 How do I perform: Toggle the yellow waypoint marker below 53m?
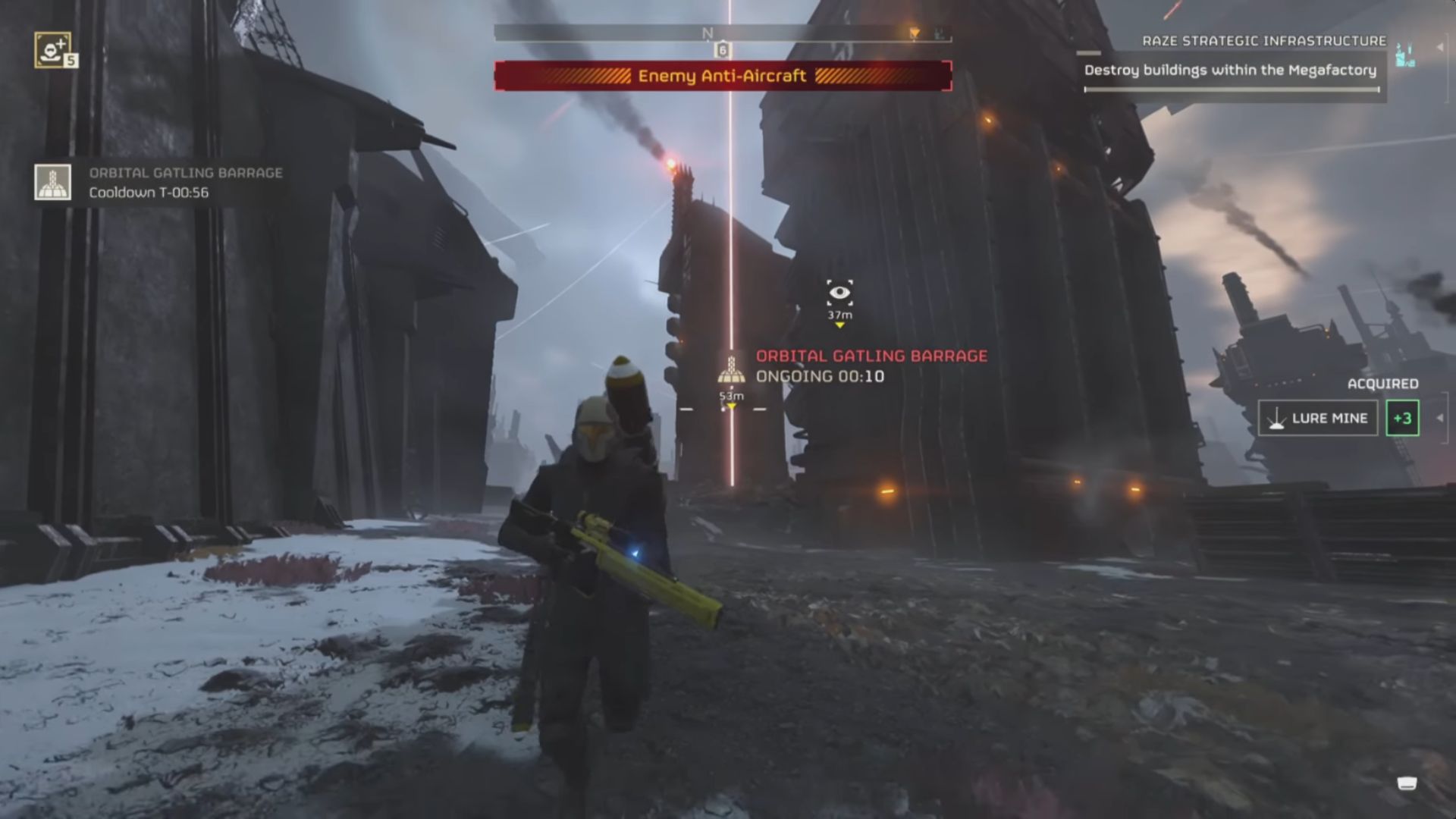pos(732,406)
